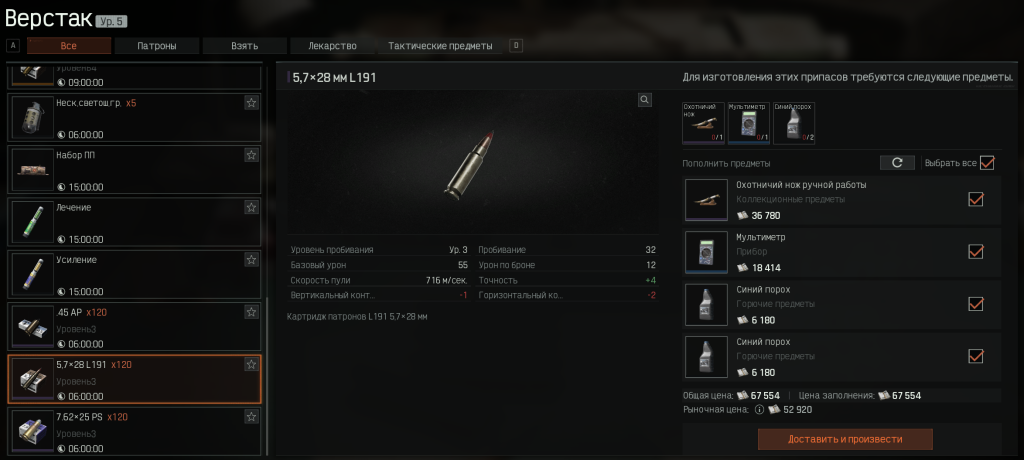Switch to Тактические предметы tab
Viewport: 1024px width, 460px height.
coord(440,46)
